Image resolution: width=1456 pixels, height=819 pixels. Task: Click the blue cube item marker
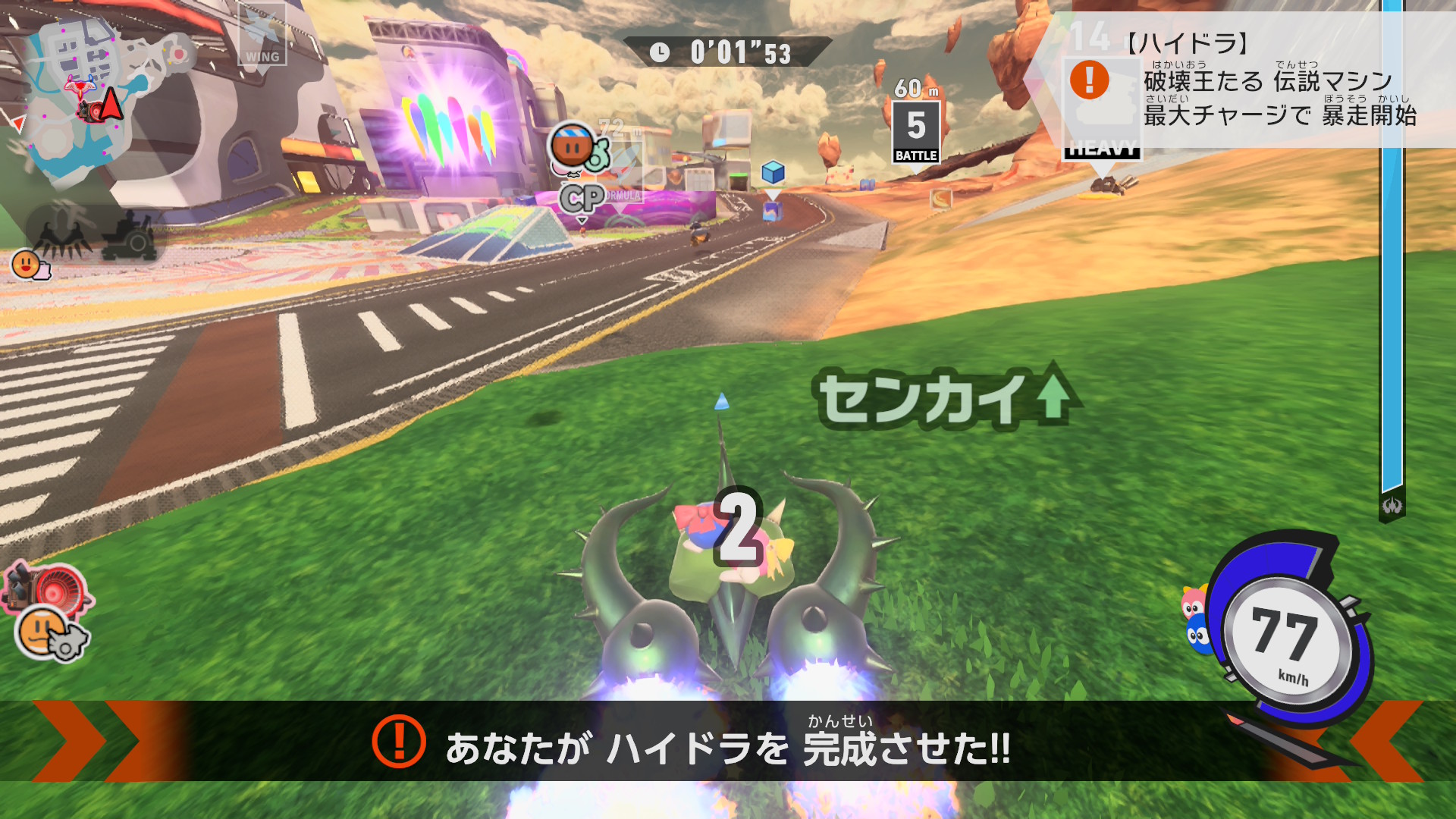[x=773, y=173]
